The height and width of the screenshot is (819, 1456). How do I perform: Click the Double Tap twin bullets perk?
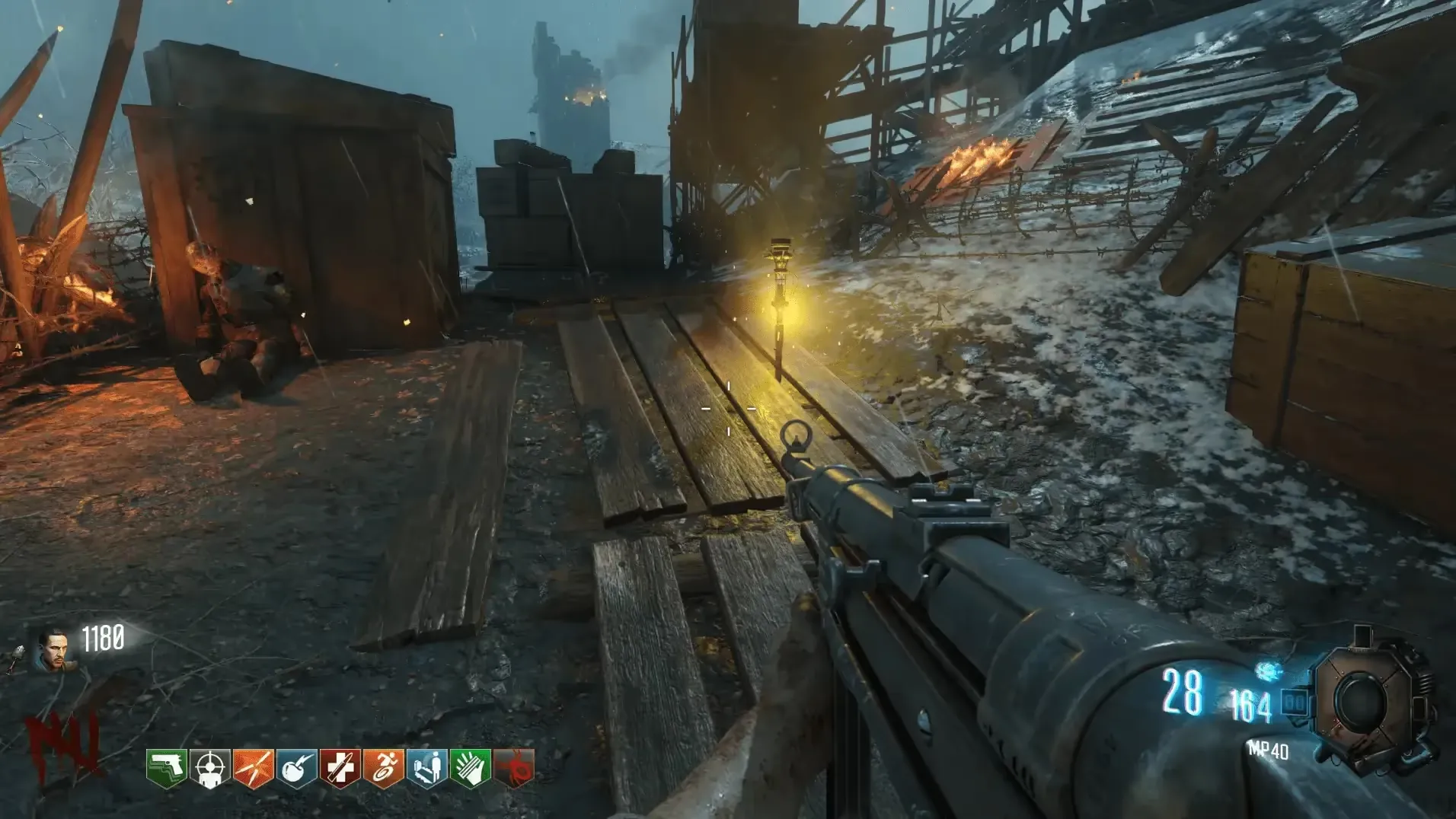pyautogui.click(x=254, y=767)
